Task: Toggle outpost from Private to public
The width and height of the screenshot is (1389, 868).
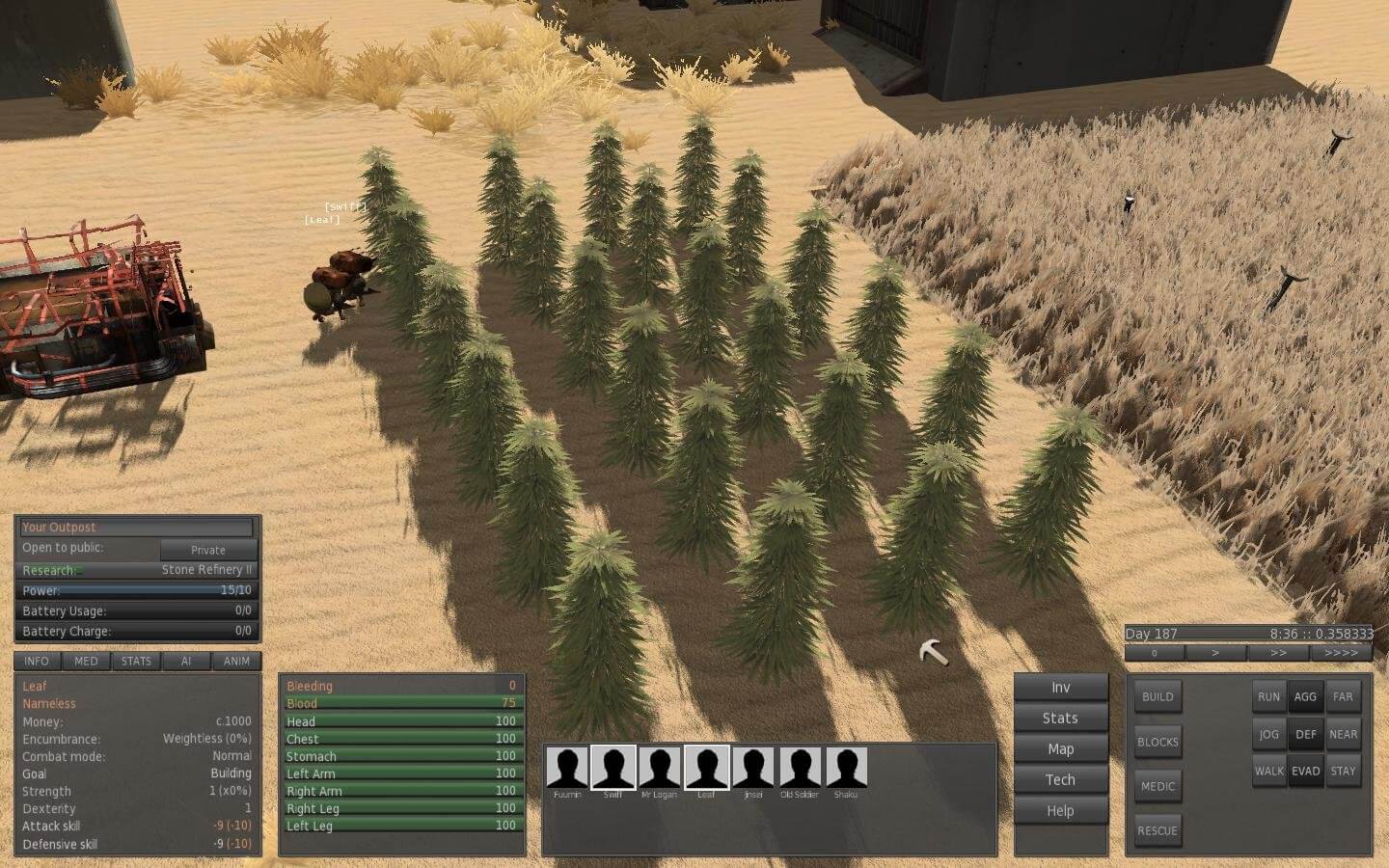Action: (207, 550)
